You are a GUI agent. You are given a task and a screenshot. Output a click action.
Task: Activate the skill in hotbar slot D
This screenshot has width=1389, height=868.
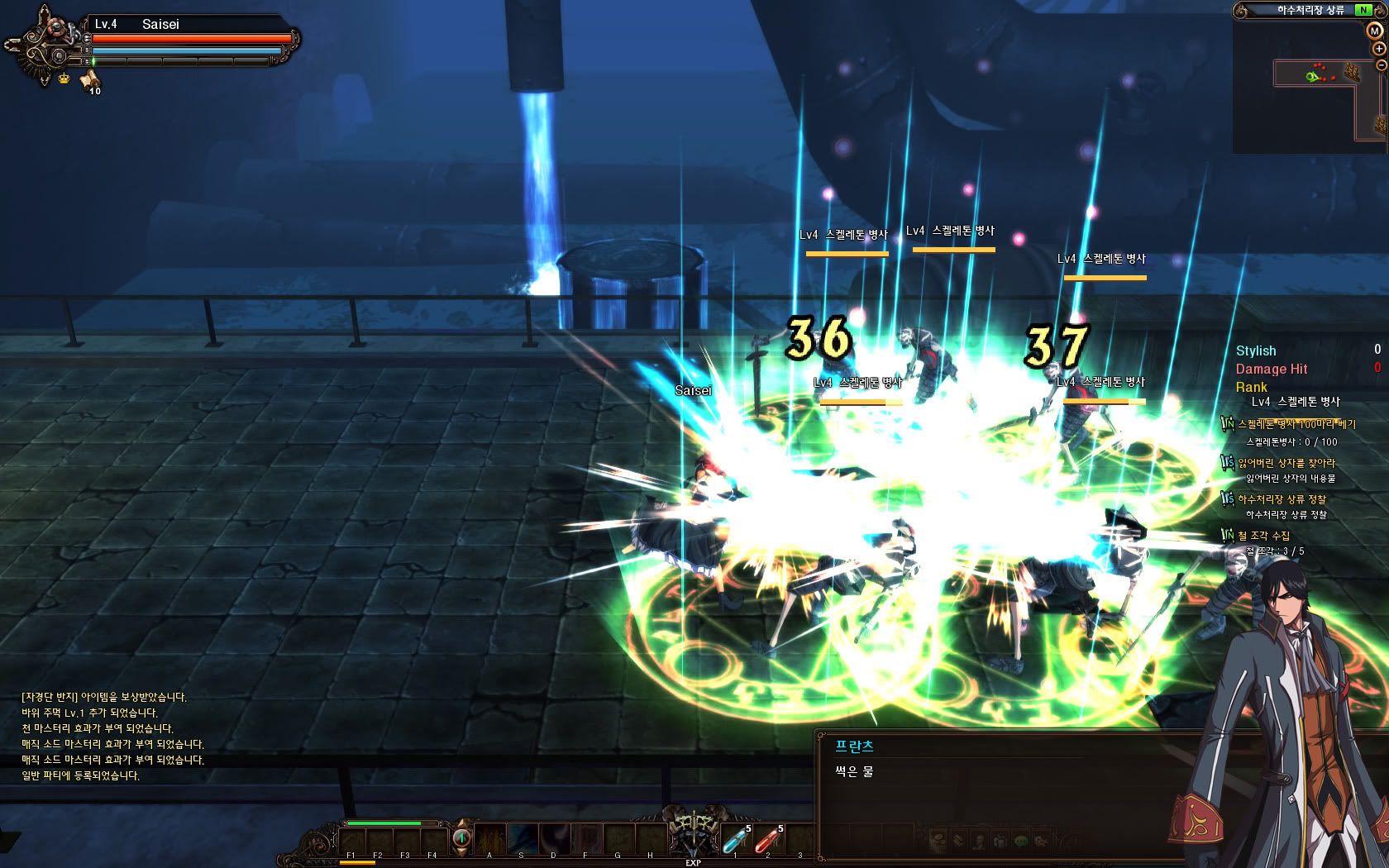(x=554, y=838)
